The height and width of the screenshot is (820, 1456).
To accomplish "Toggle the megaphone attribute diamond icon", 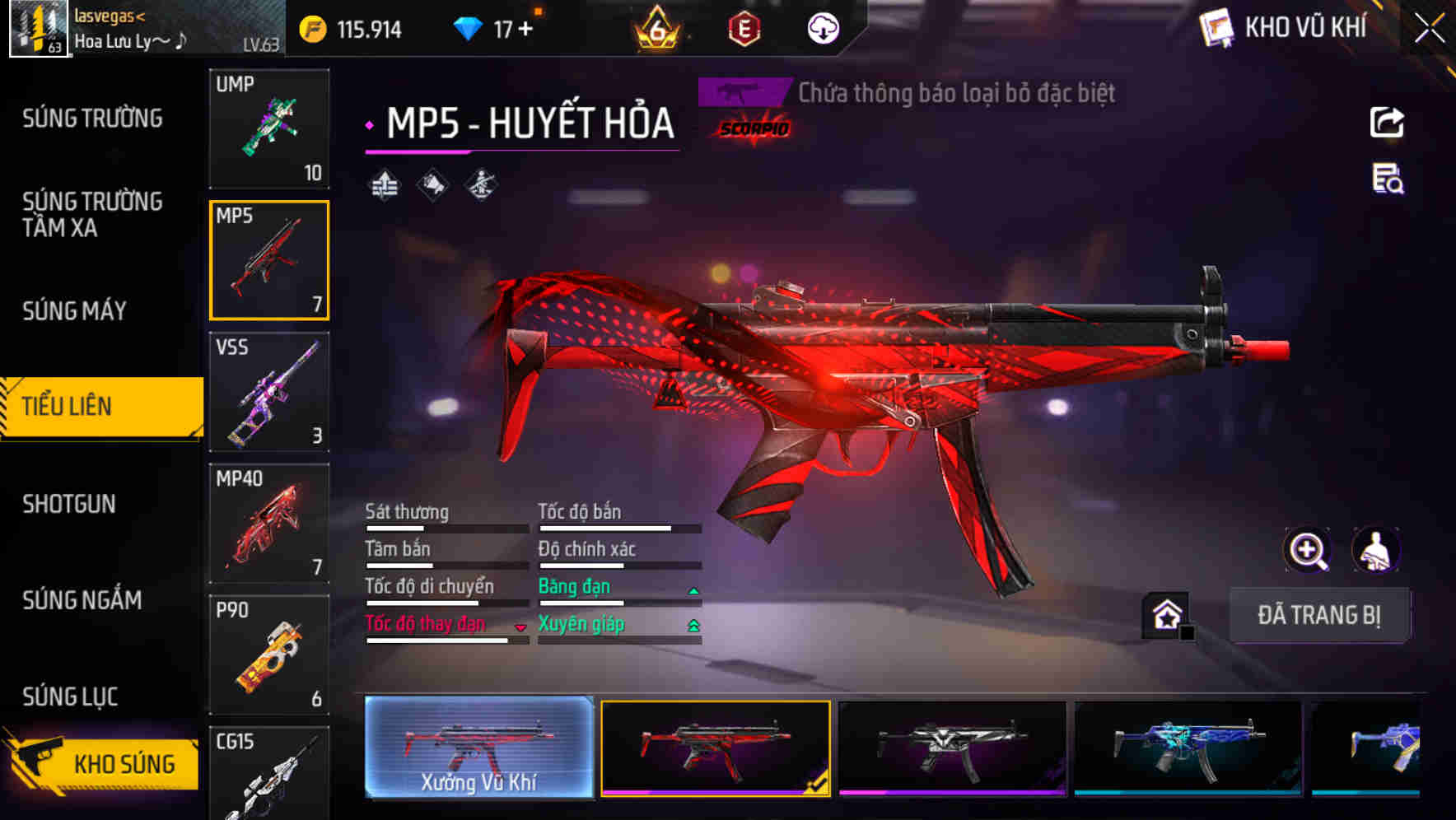I will (x=432, y=184).
